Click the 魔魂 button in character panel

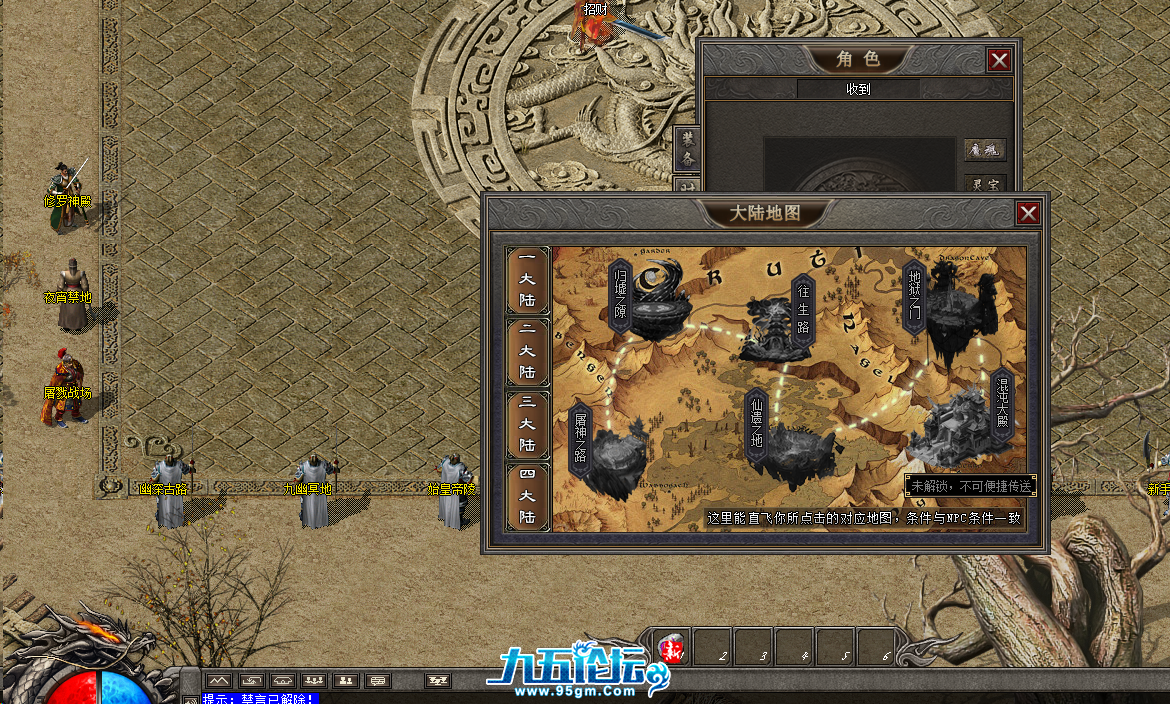pos(984,150)
